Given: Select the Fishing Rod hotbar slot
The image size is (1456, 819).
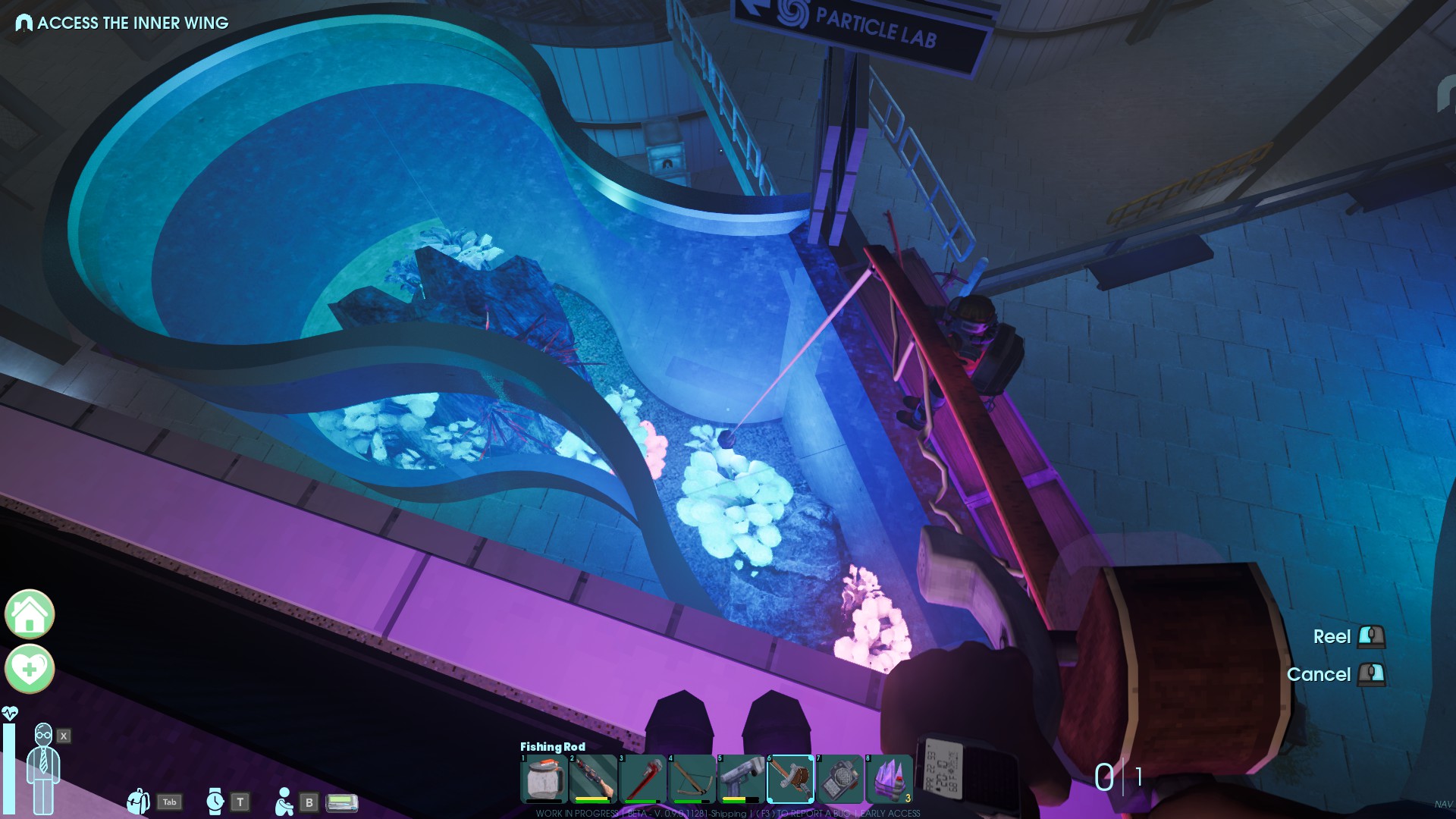Looking at the screenshot, I should click(790, 779).
